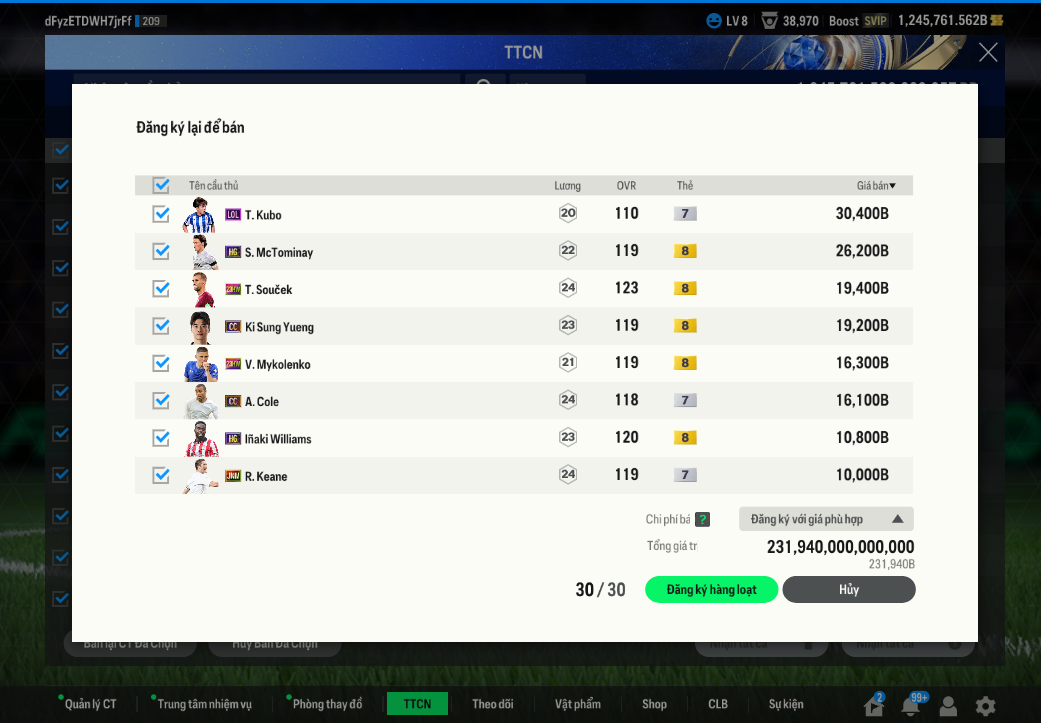Uncheck V. Mykolenko's checkbox
This screenshot has height=723, width=1041.
coord(161,363)
